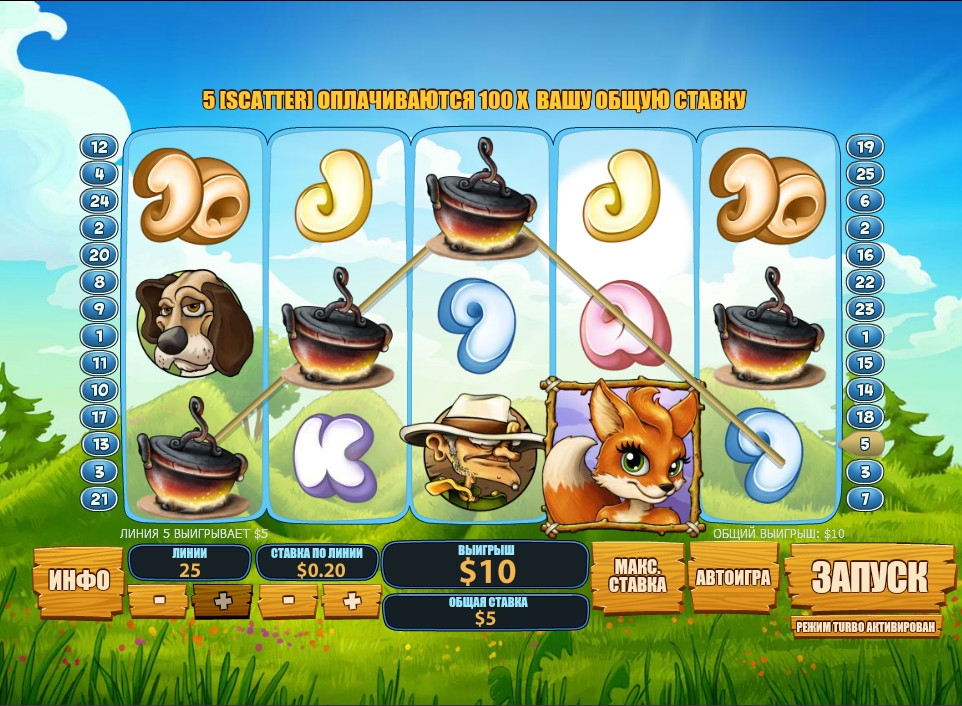Screen dimensions: 962x706
Task: Increase the number of lines (ЛИНИИ)
Action: pyautogui.click(x=222, y=600)
